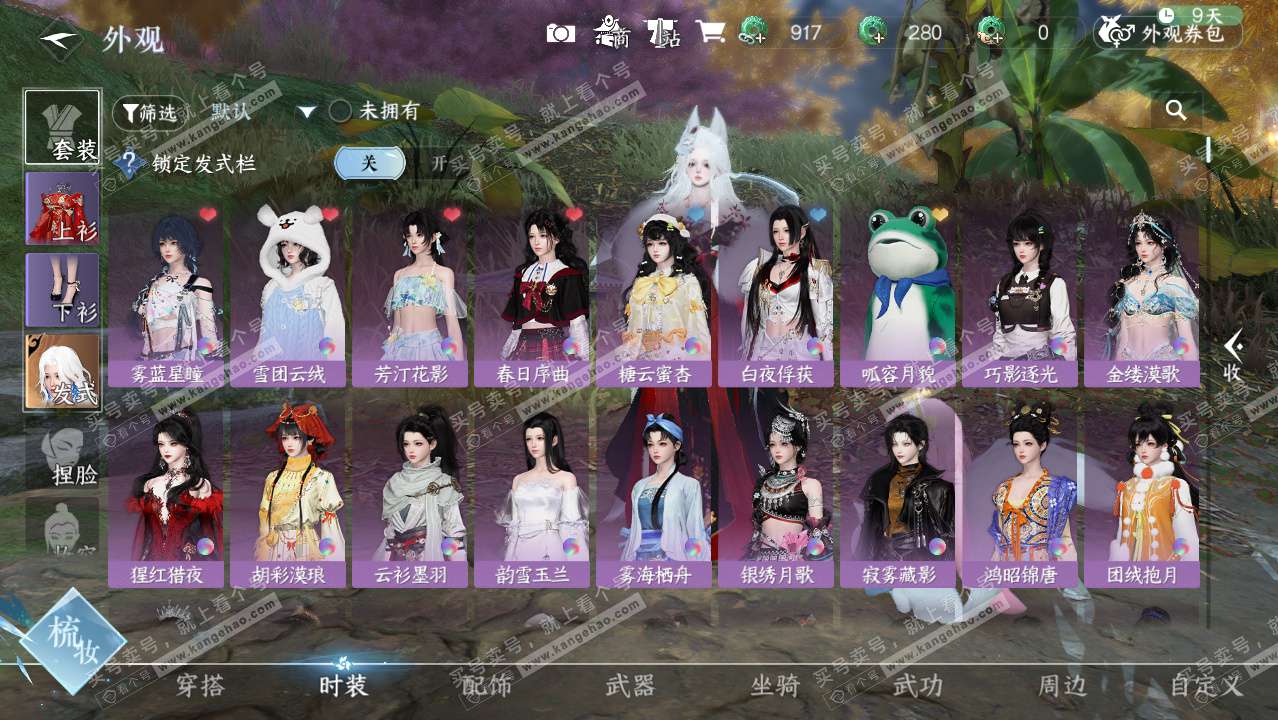The image size is (1278, 720).
Task: Switch to the 穿搭 bottom tab
Action: pos(200,686)
